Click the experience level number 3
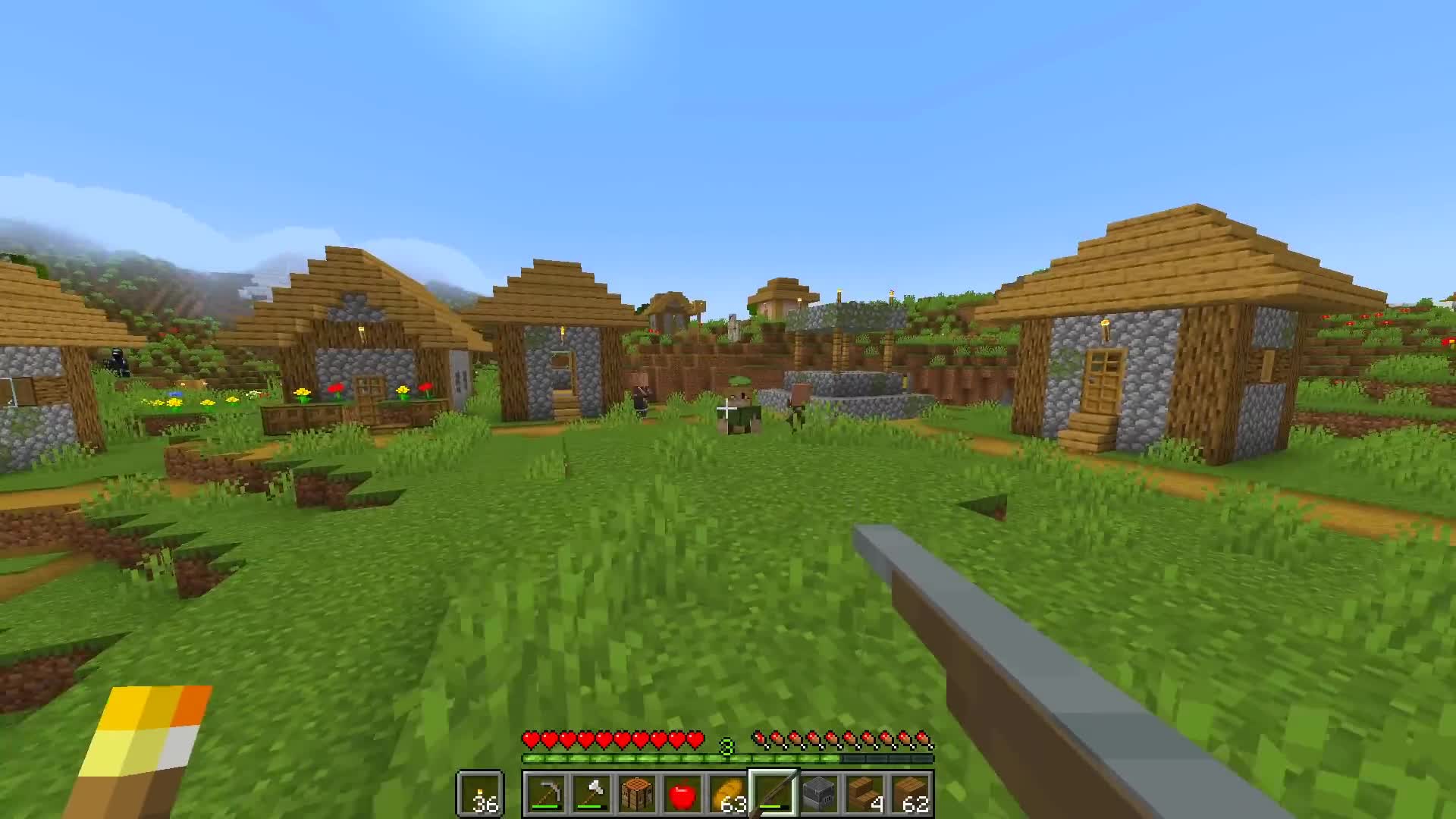The width and height of the screenshot is (1456, 819). tap(728, 747)
